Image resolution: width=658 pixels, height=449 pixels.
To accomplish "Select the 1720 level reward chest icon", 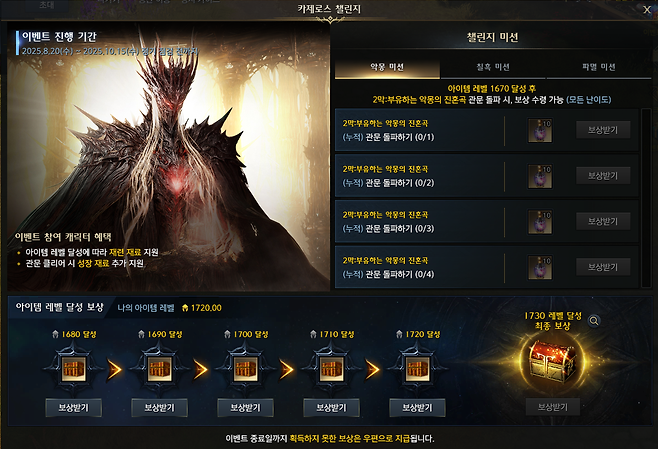I will [x=417, y=368].
